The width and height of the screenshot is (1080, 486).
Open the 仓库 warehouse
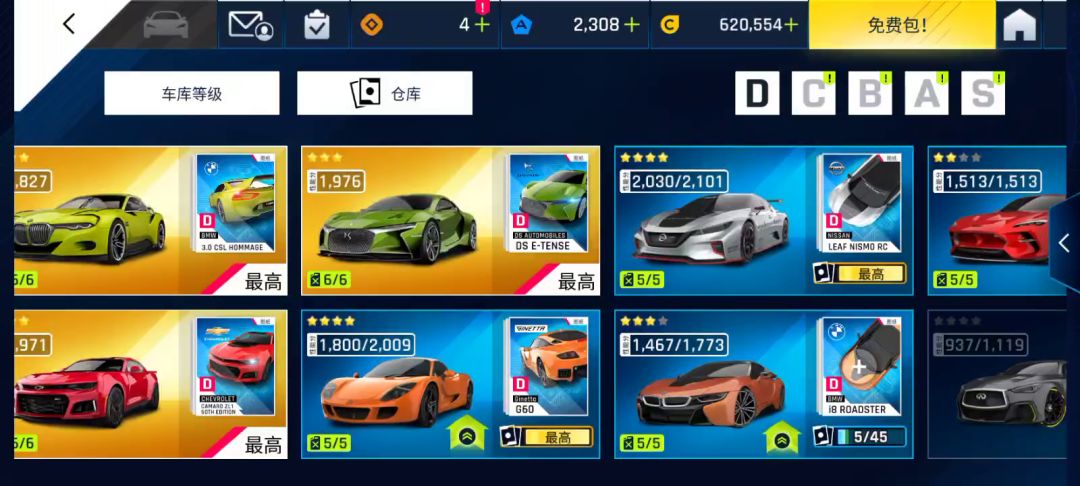tap(384, 94)
